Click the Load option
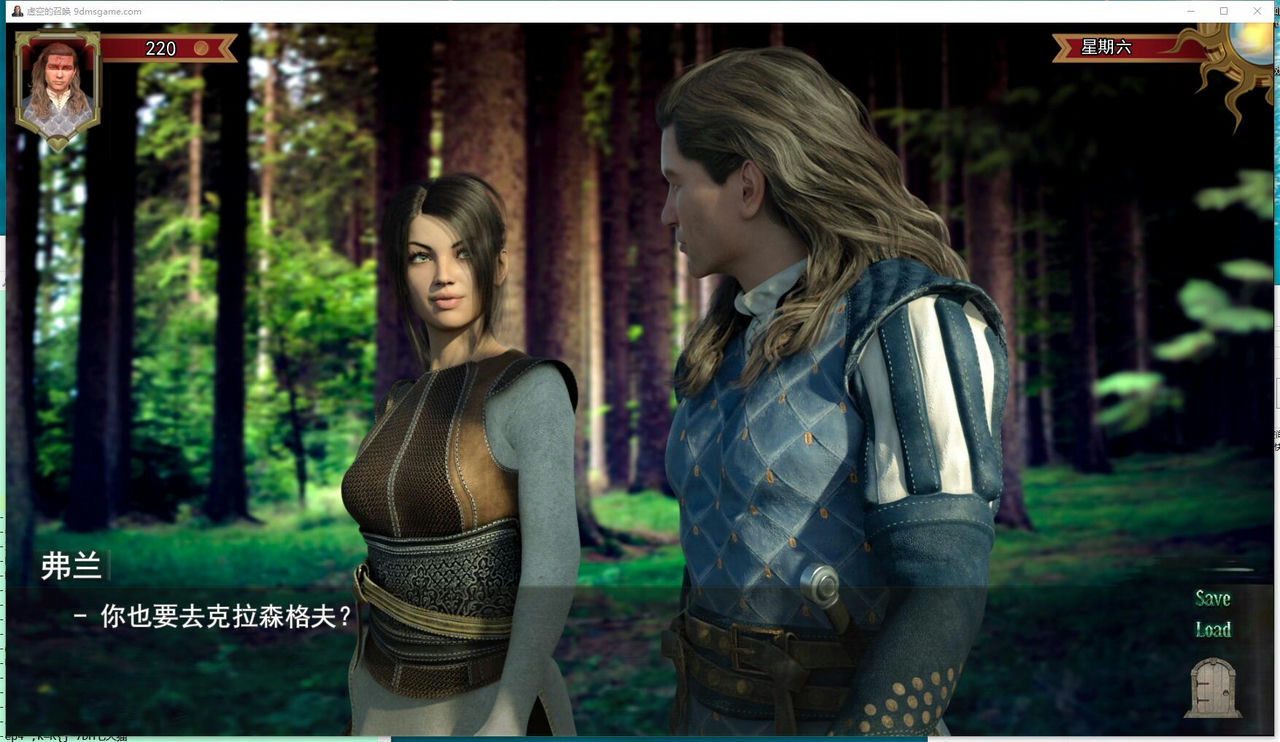Image resolution: width=1280 pixels, height=742 pixels. [1213, 630]
